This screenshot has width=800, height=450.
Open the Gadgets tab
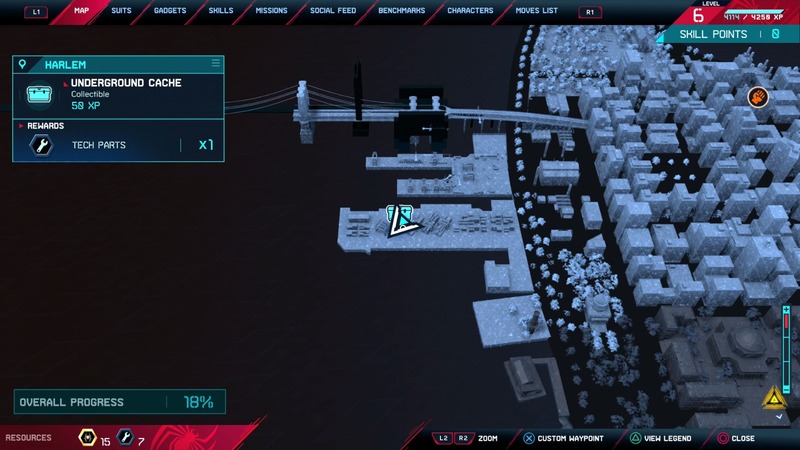170,11
